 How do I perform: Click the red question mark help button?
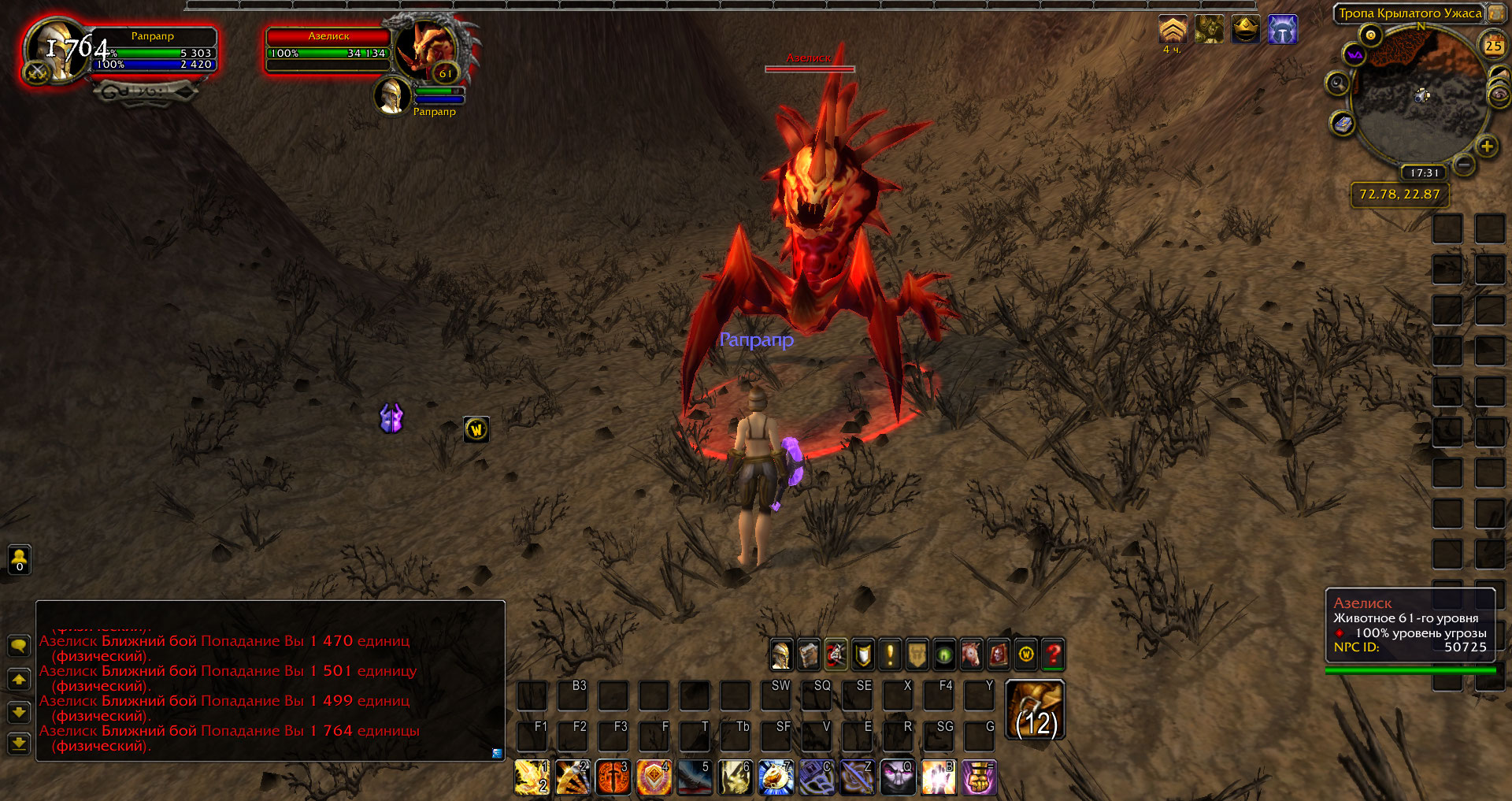coord(1053,655)
